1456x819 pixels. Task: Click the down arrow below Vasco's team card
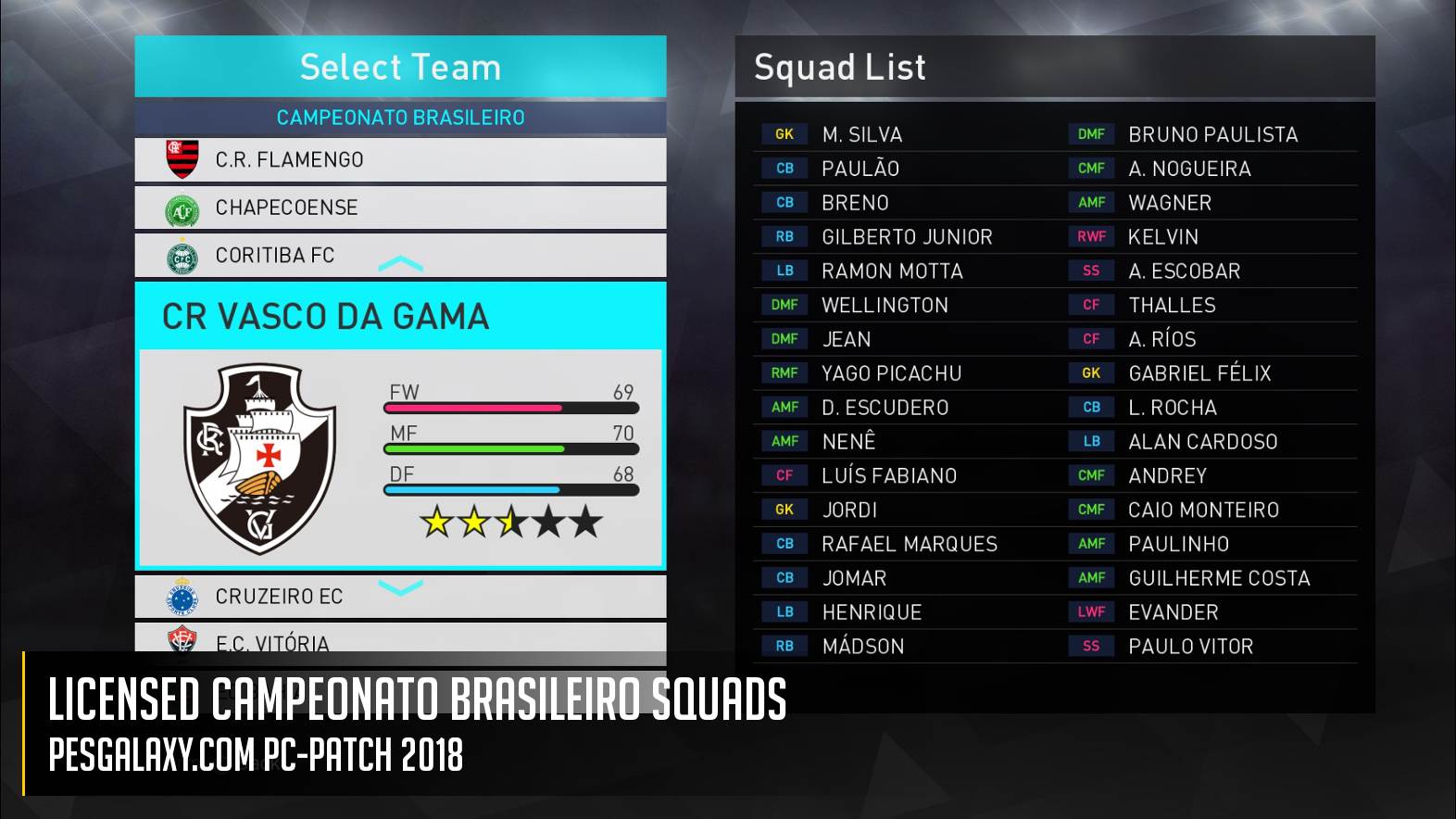point(401,586)
